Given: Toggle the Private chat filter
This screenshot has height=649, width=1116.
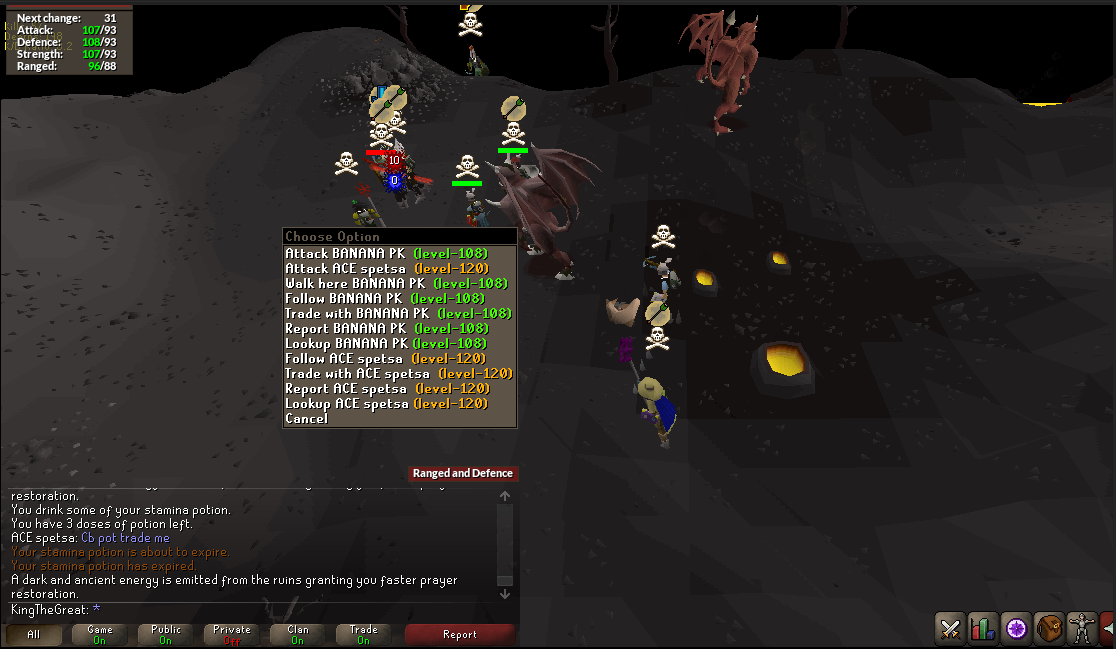Looking at the screenshot, I should click(232, 634).
